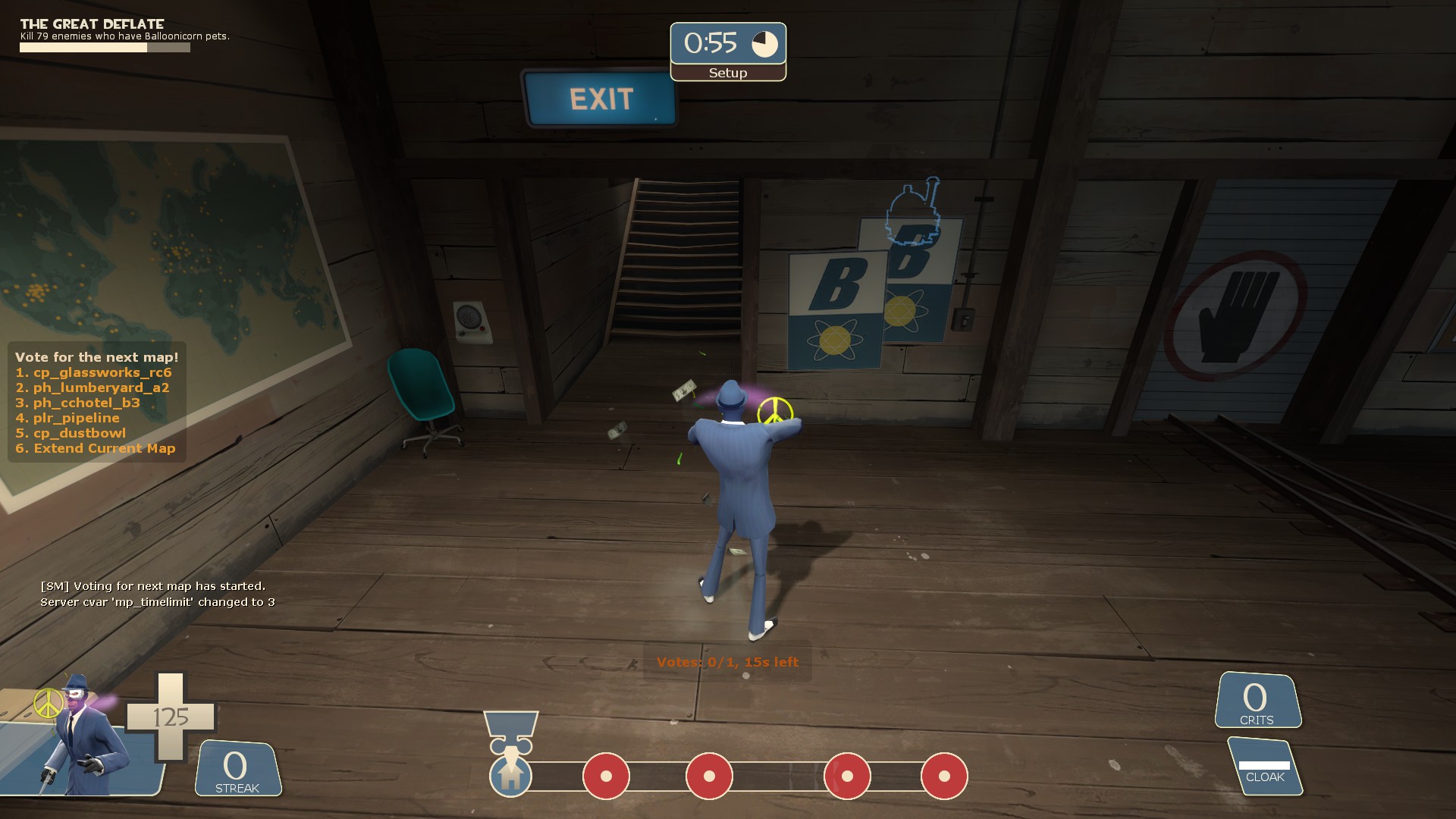Choose ph_cchotel_b3 in the map vote

(78, 403)
